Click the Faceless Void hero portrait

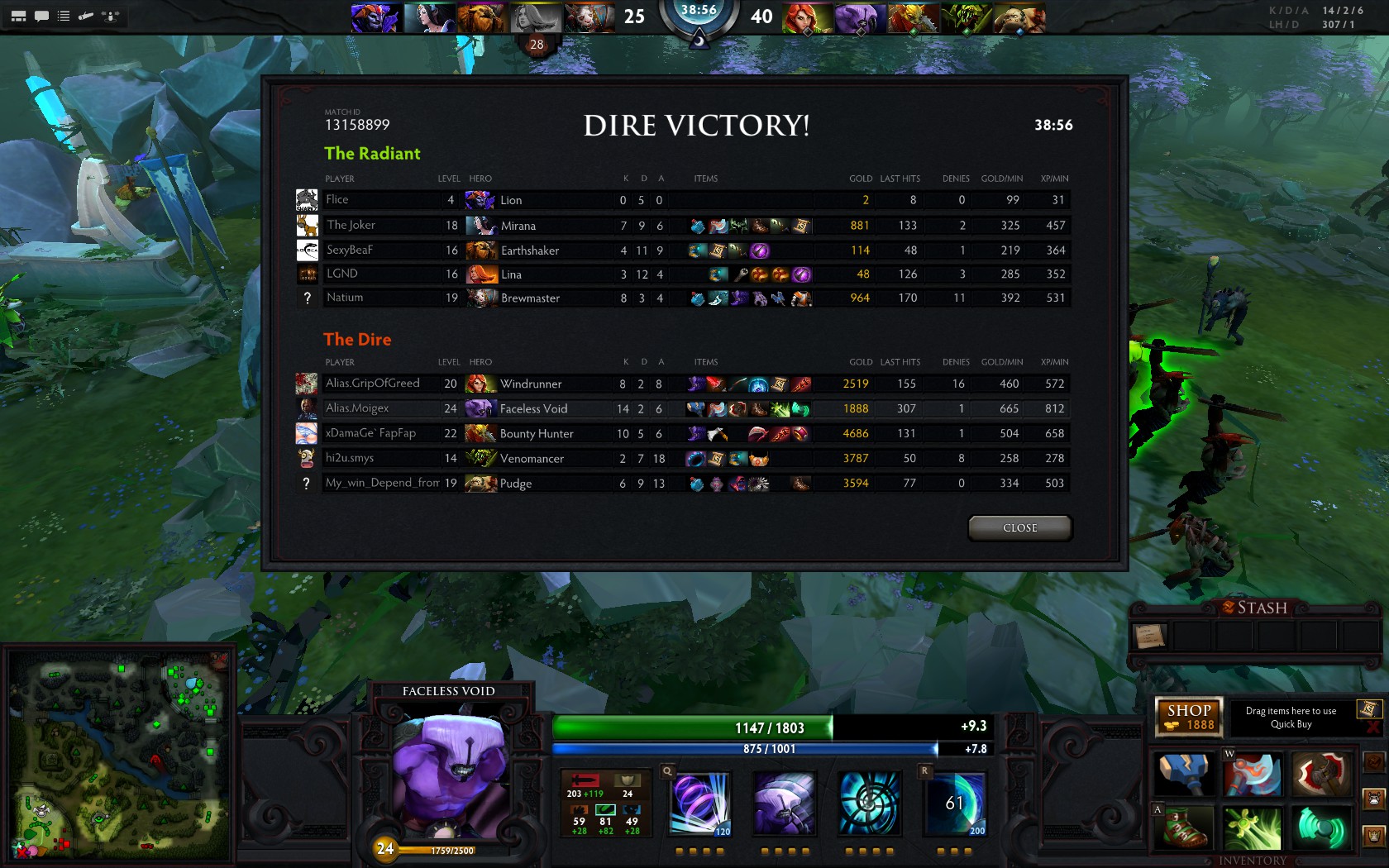[449, 773]
